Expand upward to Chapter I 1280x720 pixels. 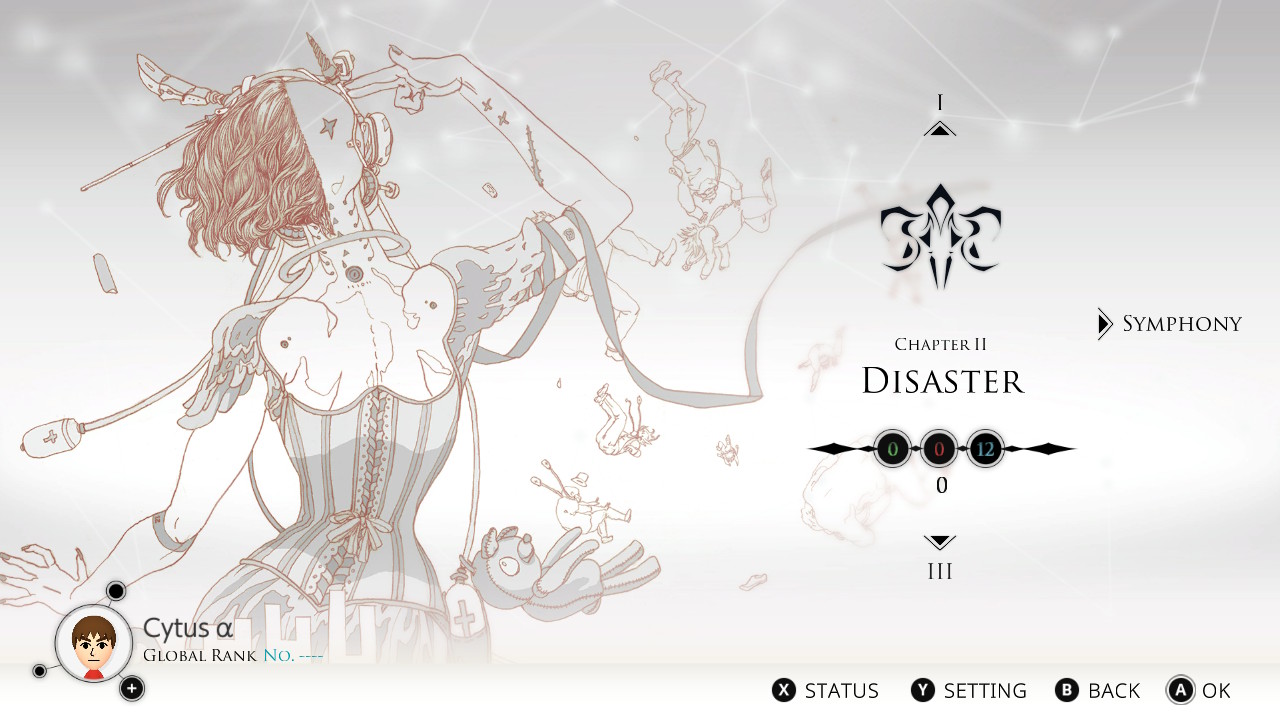939,125
